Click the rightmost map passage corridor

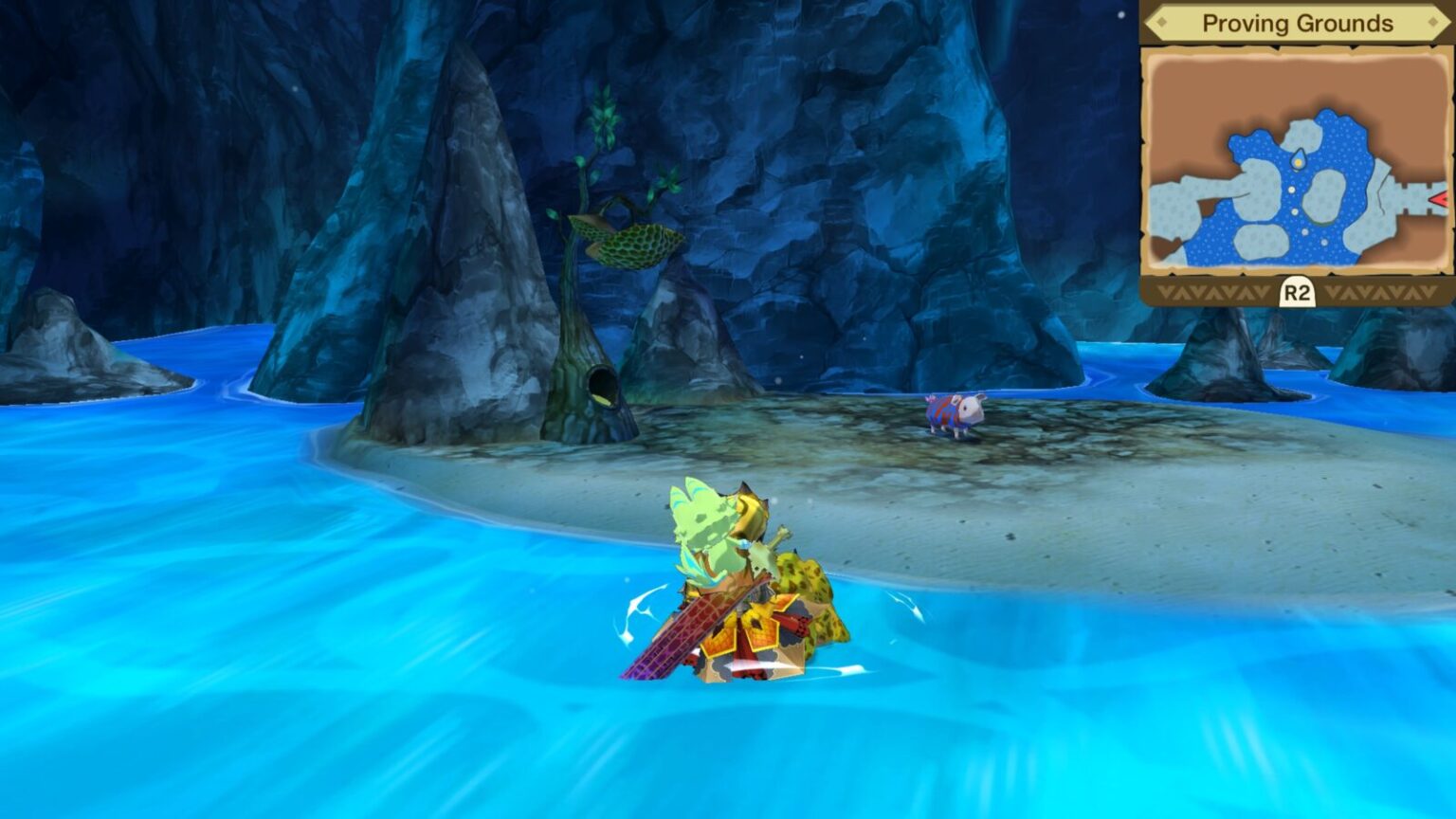[1410, 197]
